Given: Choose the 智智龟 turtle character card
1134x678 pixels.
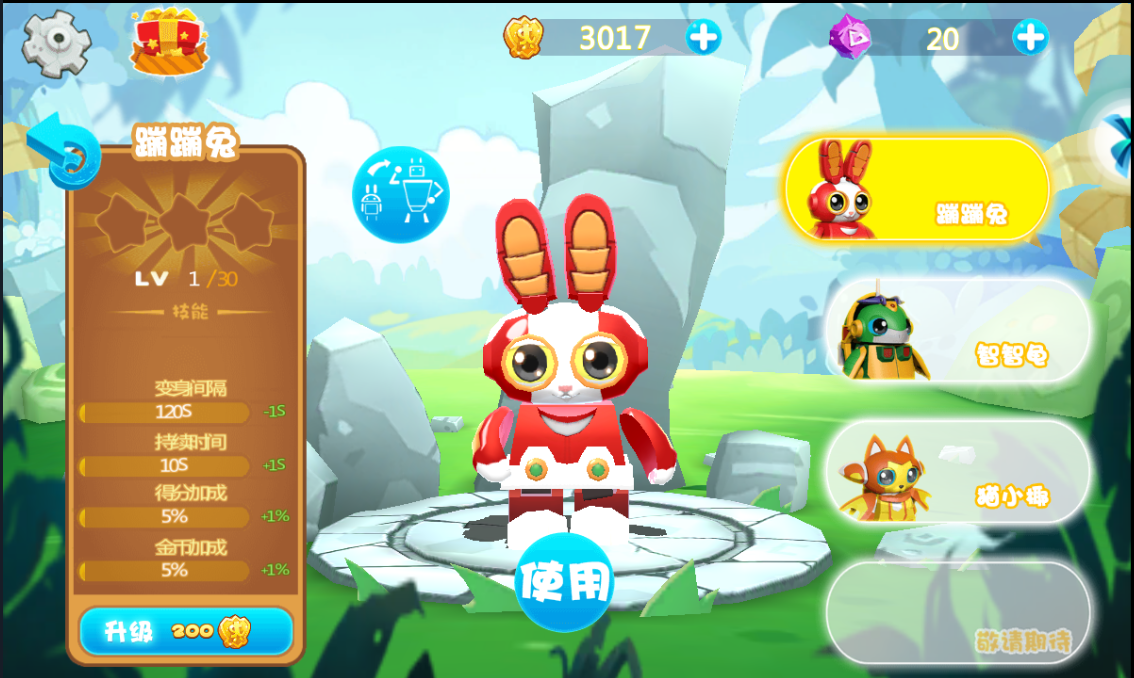Looking at the screenshot, I should (x=957, y=331).
